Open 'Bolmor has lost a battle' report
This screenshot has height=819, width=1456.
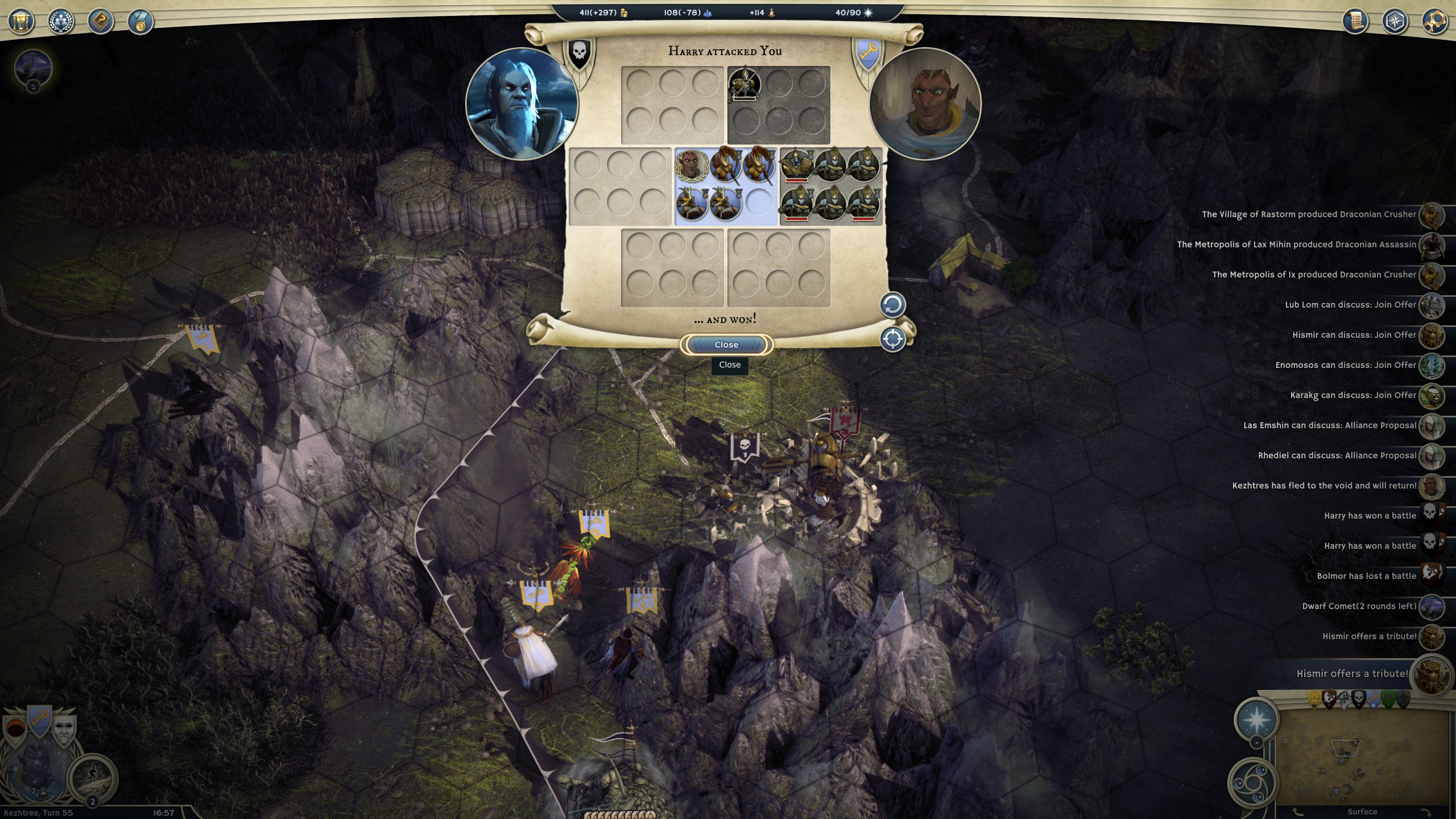[1366, 576]
